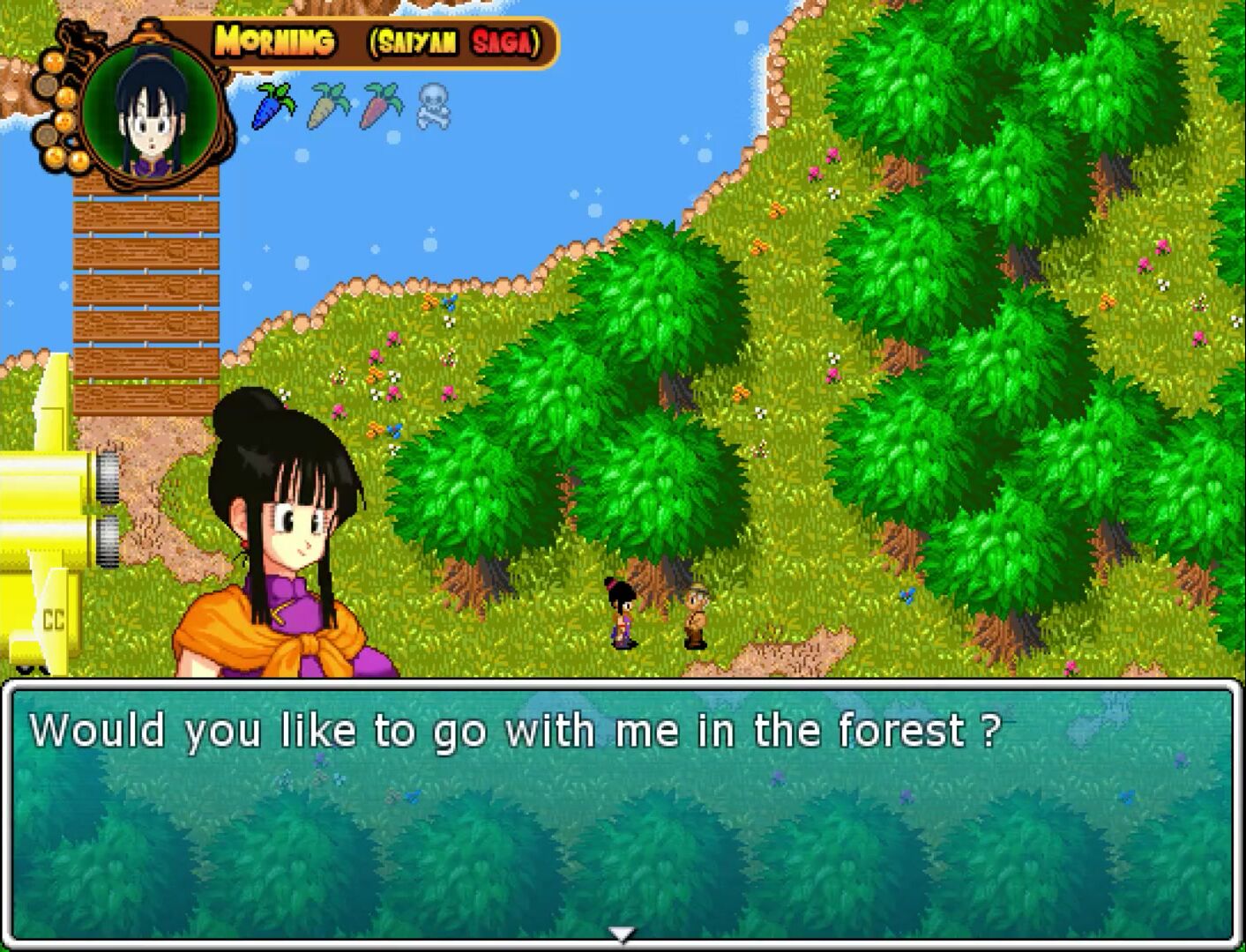The width and height of the screenshot is (1246, 952).
Task: Select the faded beige carrot icon
Action: [x=327, y=106]
